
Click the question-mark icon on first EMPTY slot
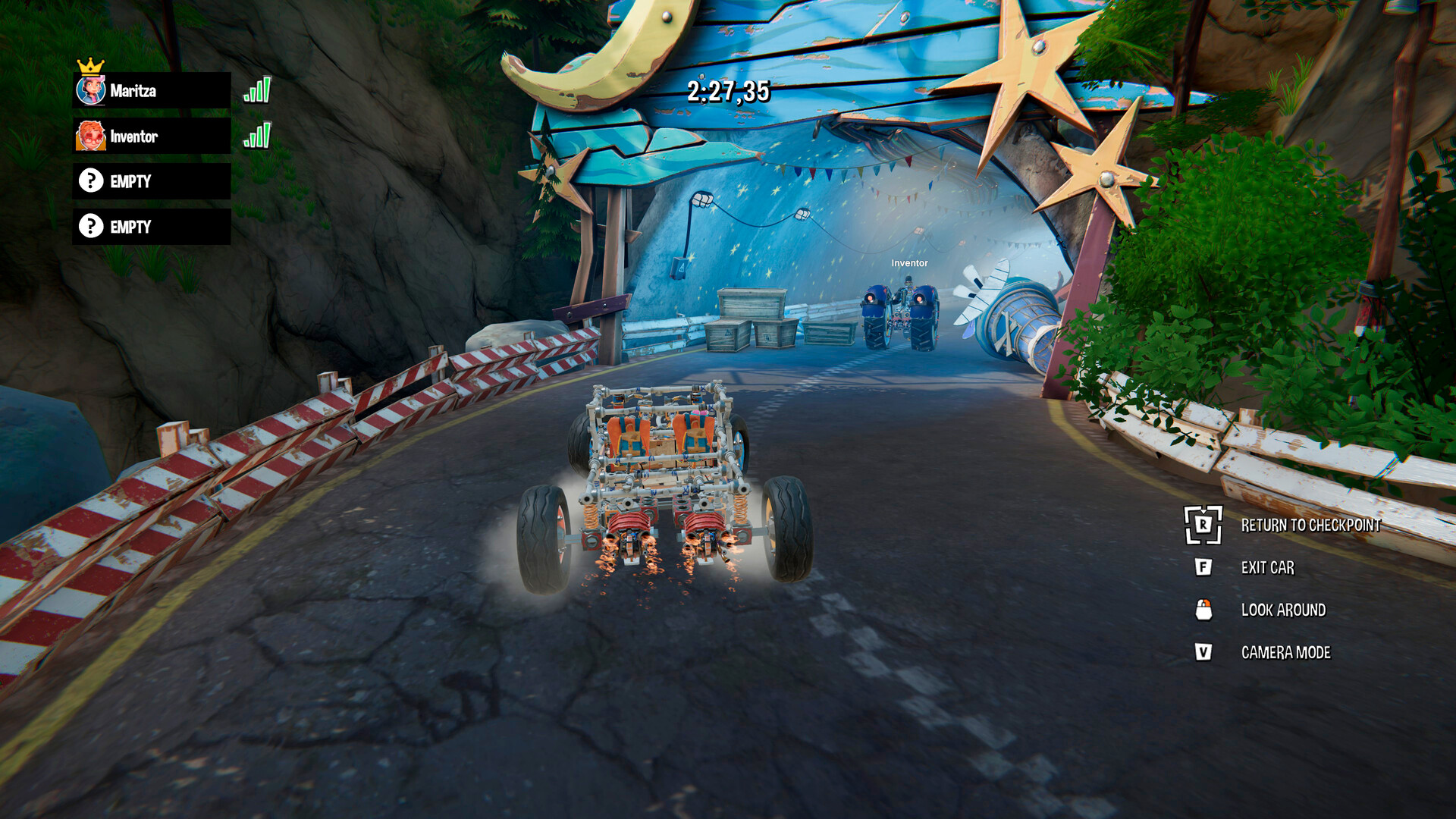pos(90,181)
